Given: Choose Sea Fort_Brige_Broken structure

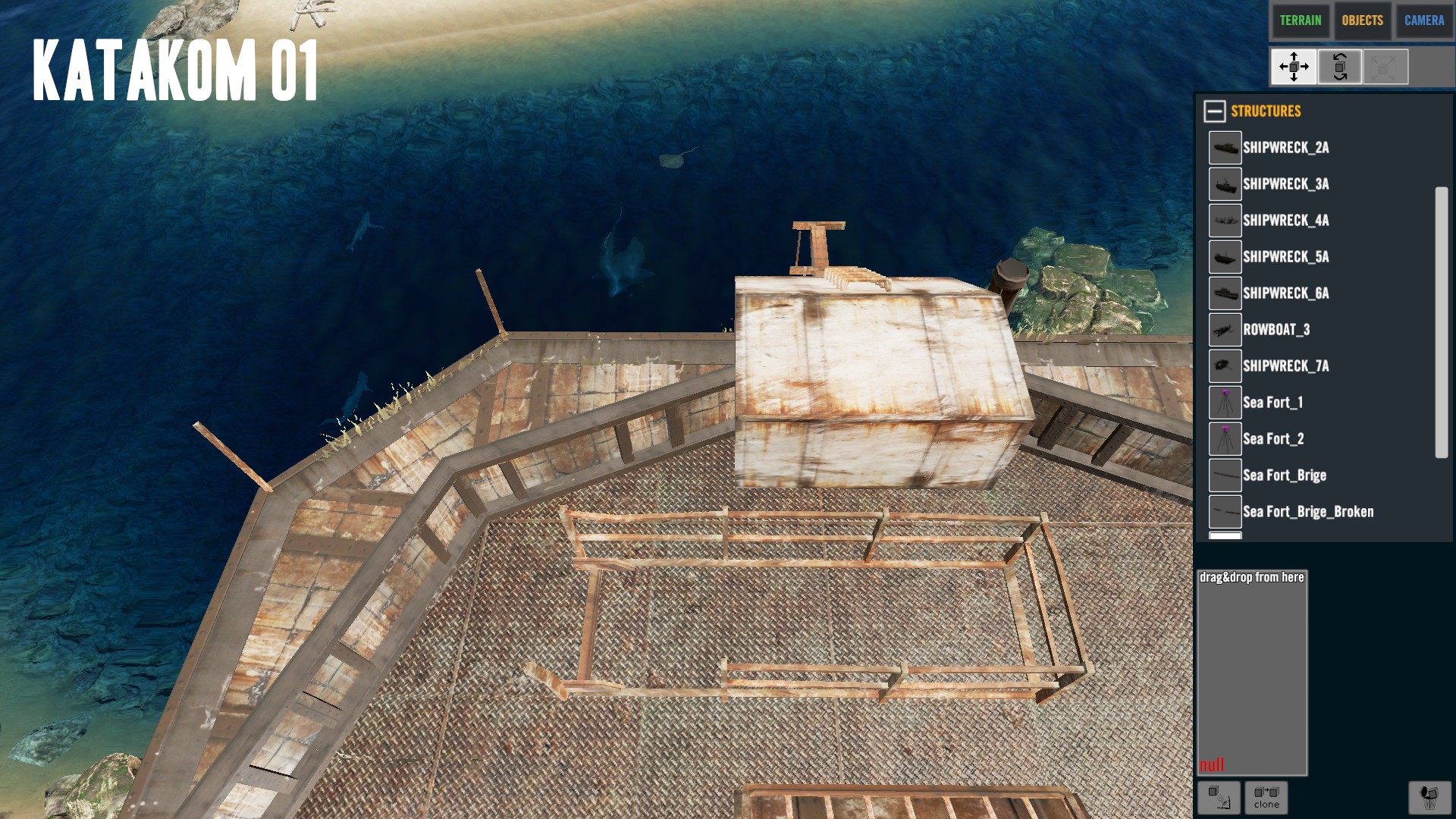Looking at the screenshot, I should [1307, 512].
